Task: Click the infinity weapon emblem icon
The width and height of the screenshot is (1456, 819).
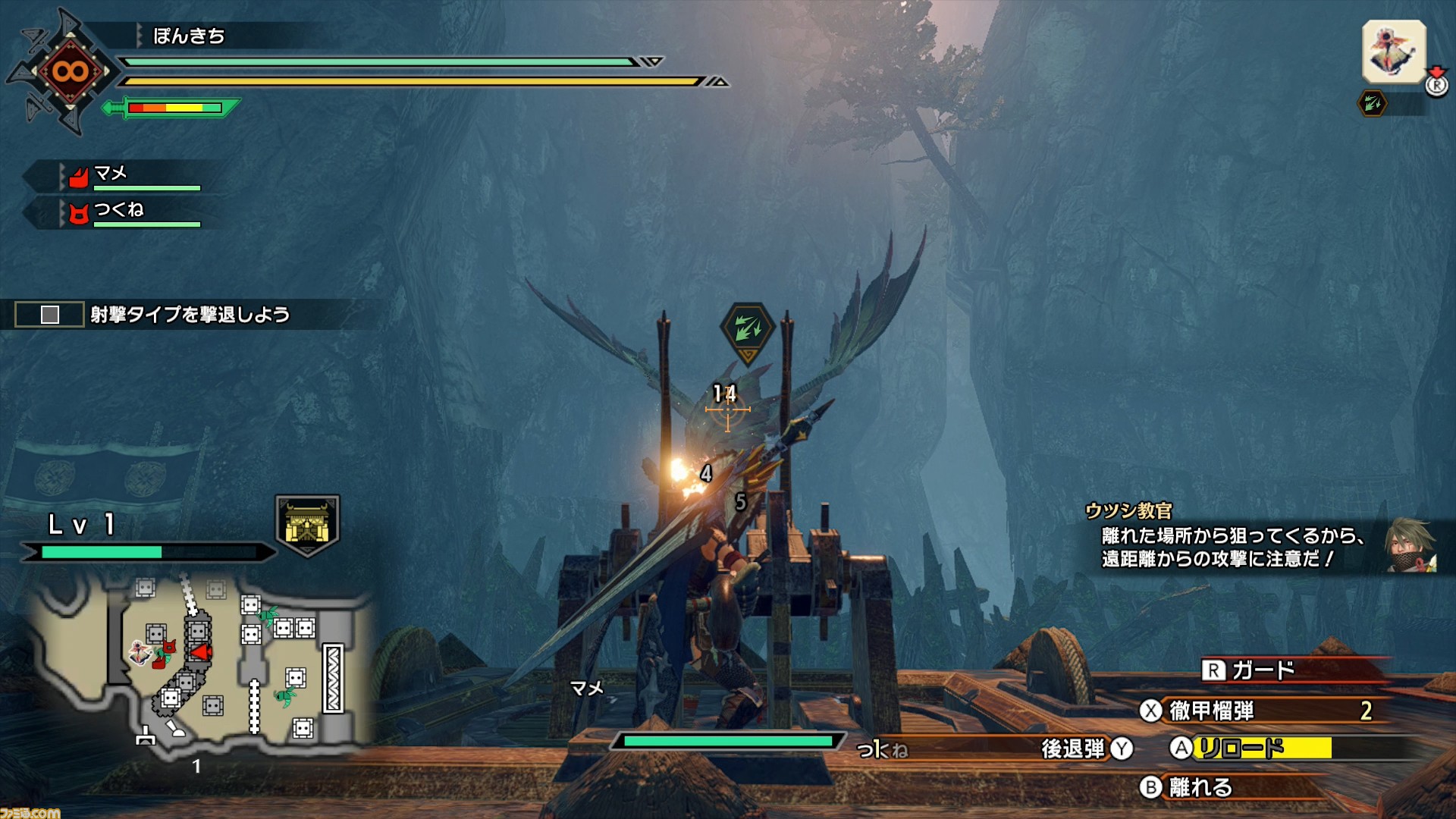Action: [70, 72]
